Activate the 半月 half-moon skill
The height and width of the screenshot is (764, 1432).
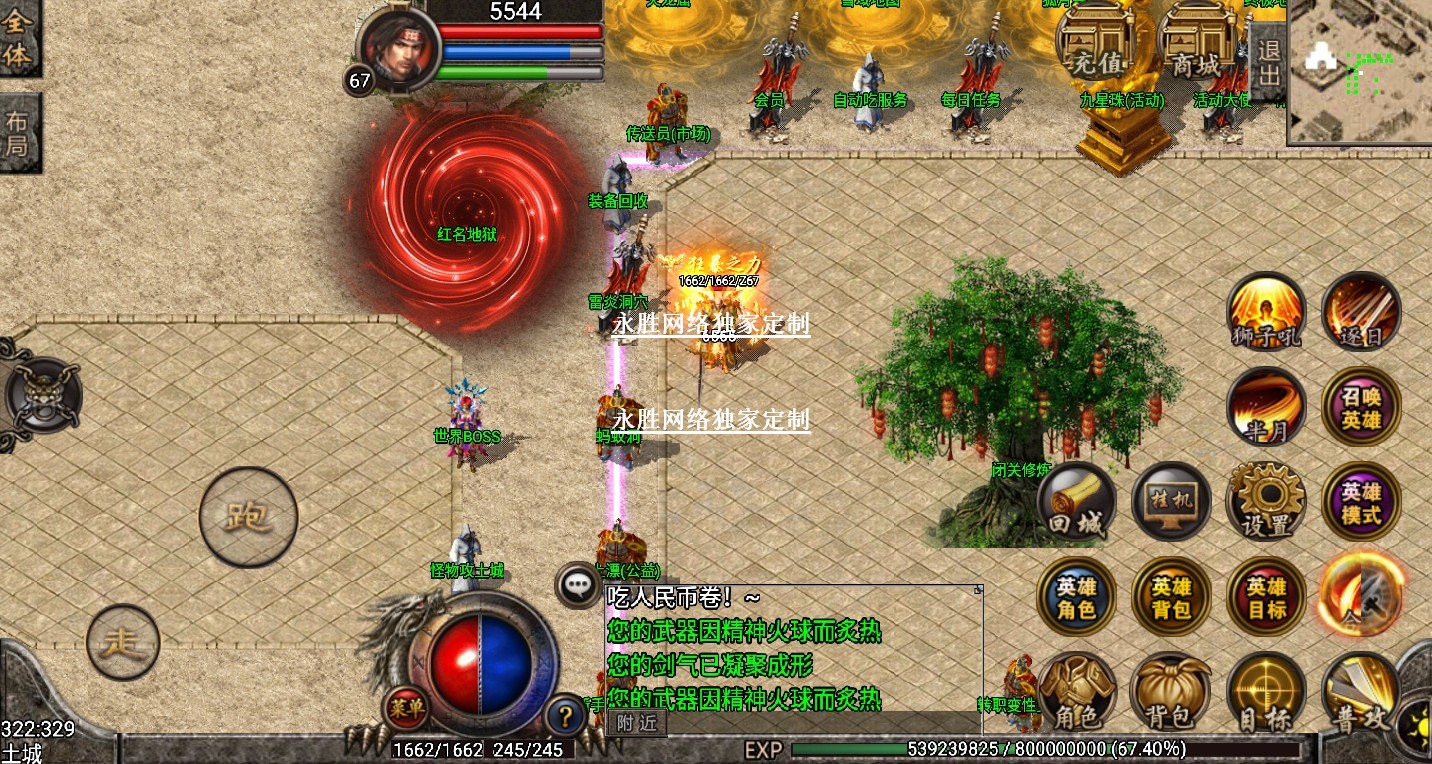pos(1266,406)
